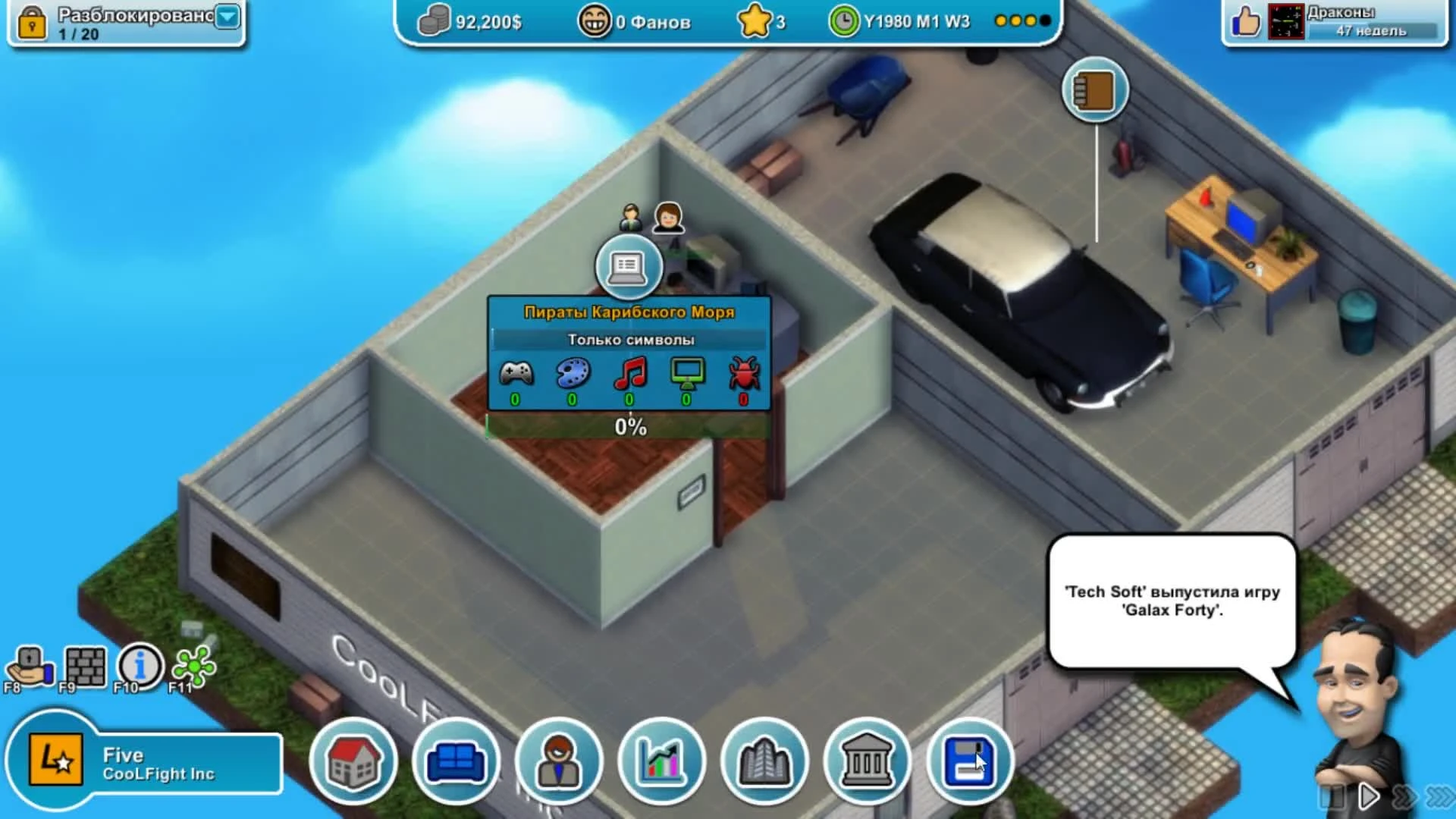
Task: Toggle wall visibility with F9 brick icon
Action: pyautogui.click(x=83, y=666)
